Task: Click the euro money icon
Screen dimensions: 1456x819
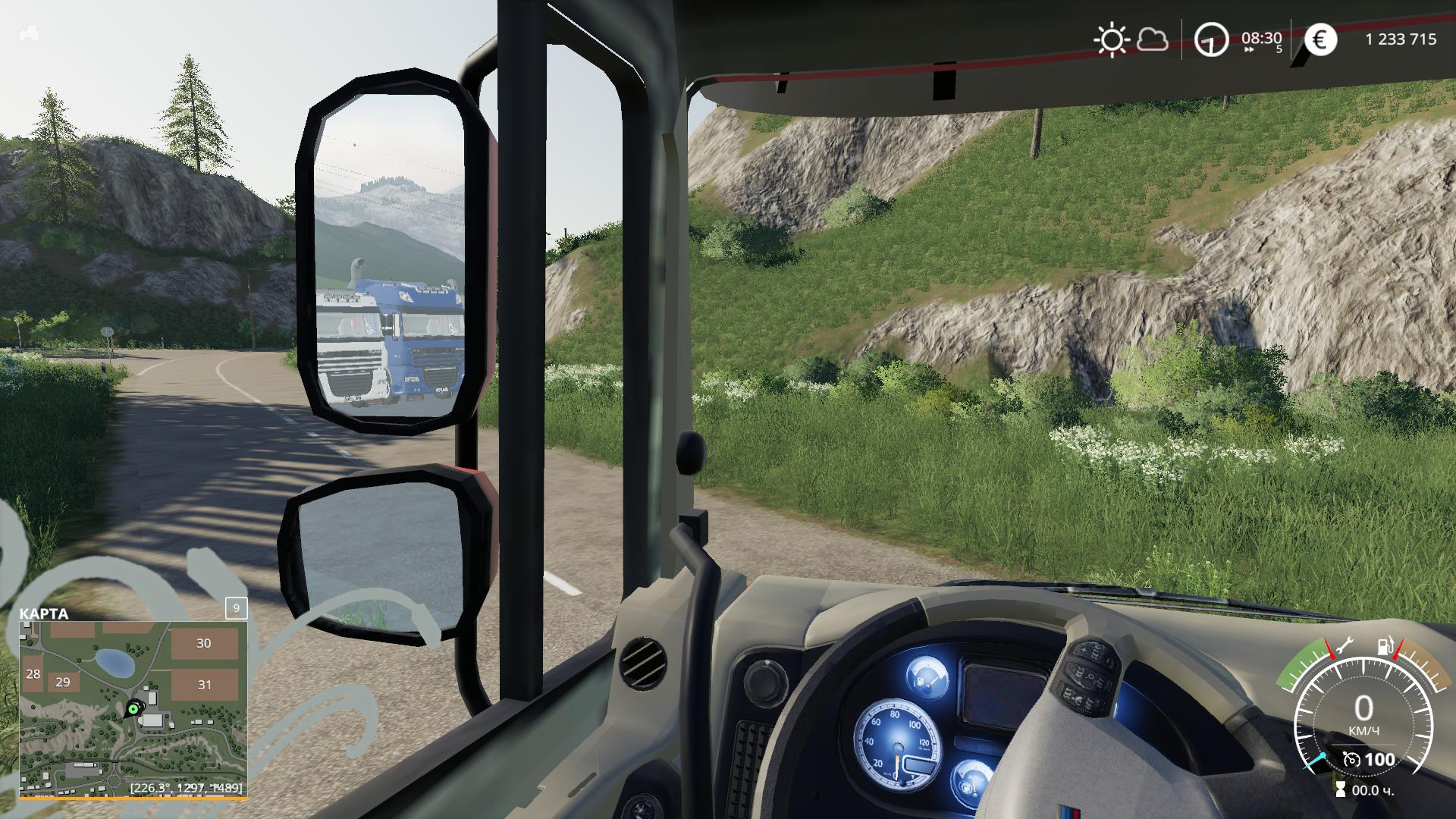Action: pos(1320,39)
